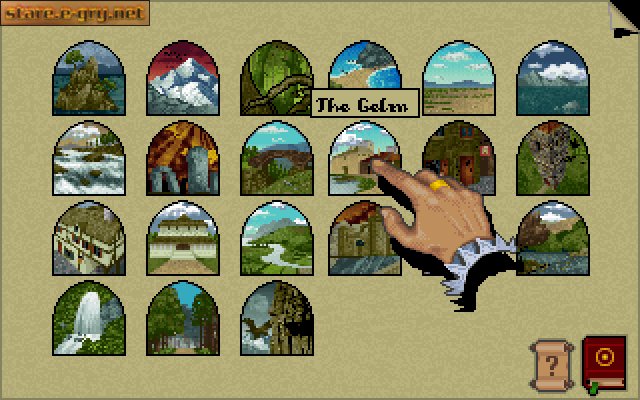
Task: Open the open sea with clouds location
Action: click(551, 78)
